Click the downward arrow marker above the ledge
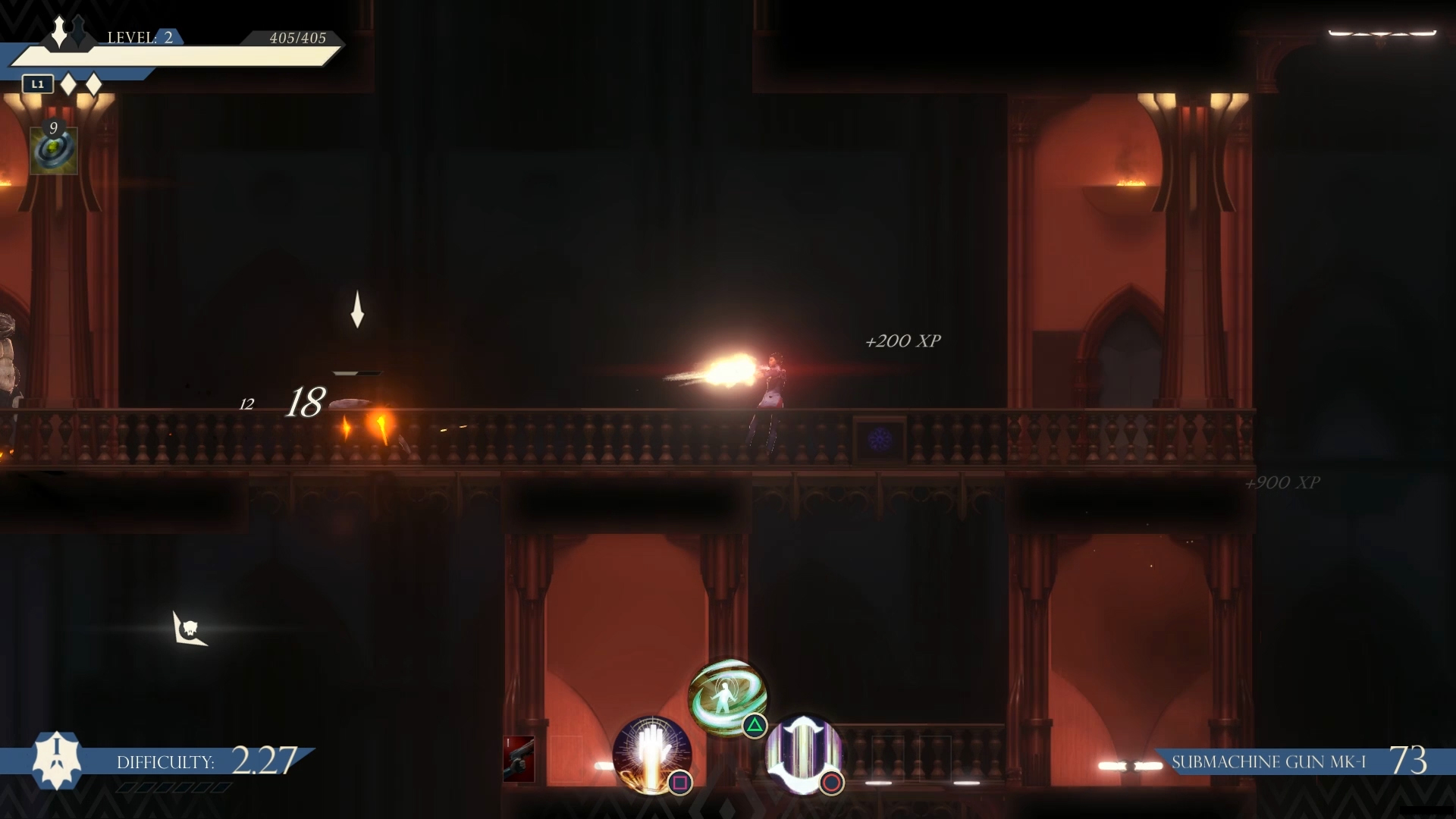This screenshot has width=1456, height=819. point(359,311)
